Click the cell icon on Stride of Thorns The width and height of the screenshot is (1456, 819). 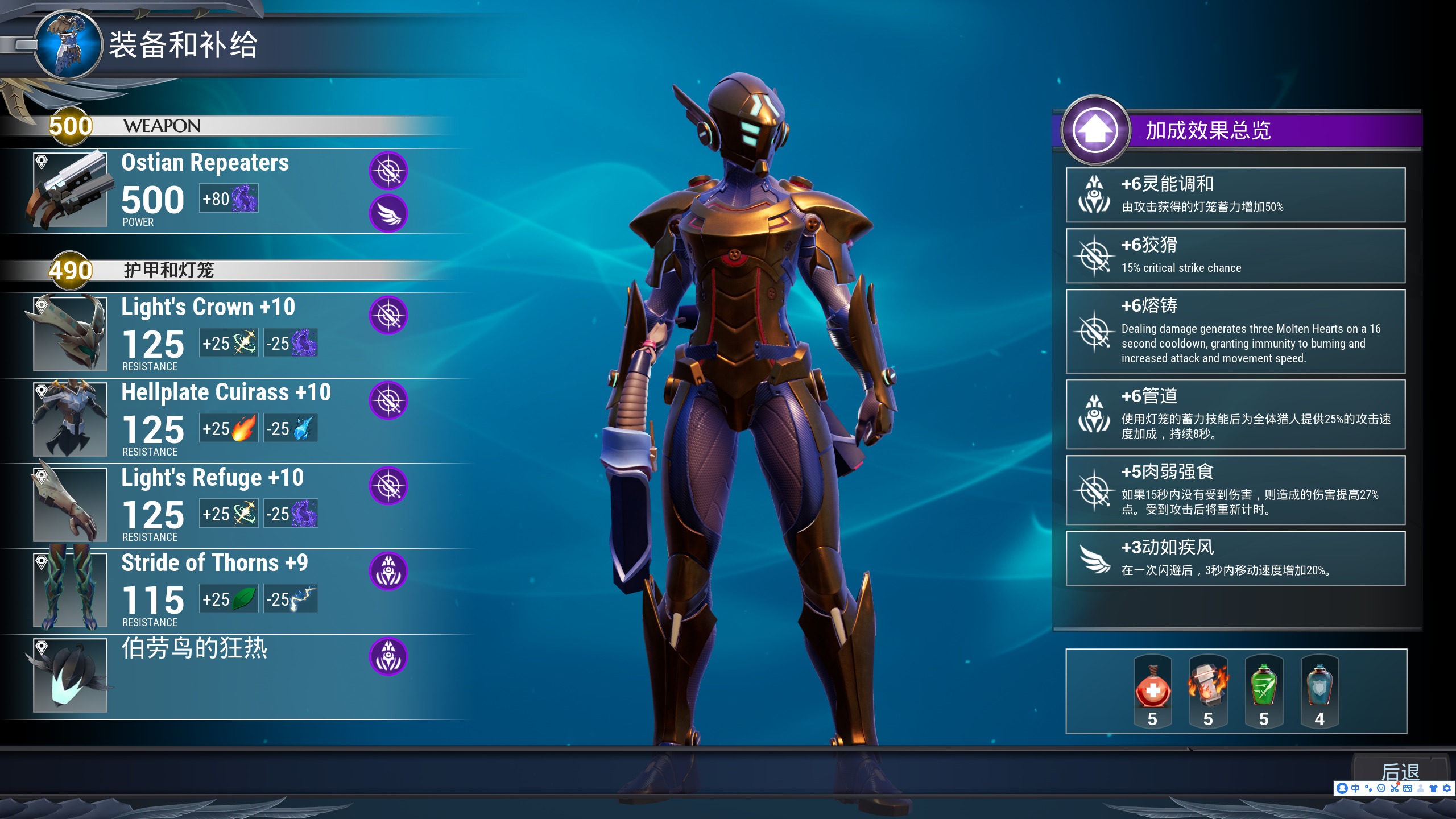tap(388, 571)
